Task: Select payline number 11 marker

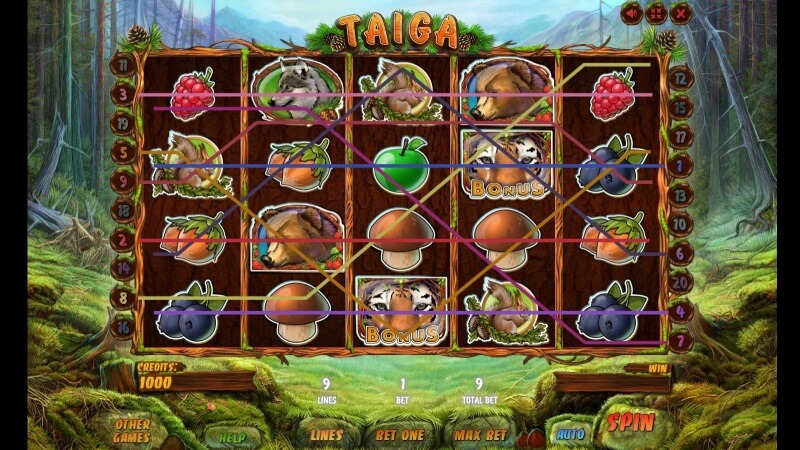Action: (124, 65)
